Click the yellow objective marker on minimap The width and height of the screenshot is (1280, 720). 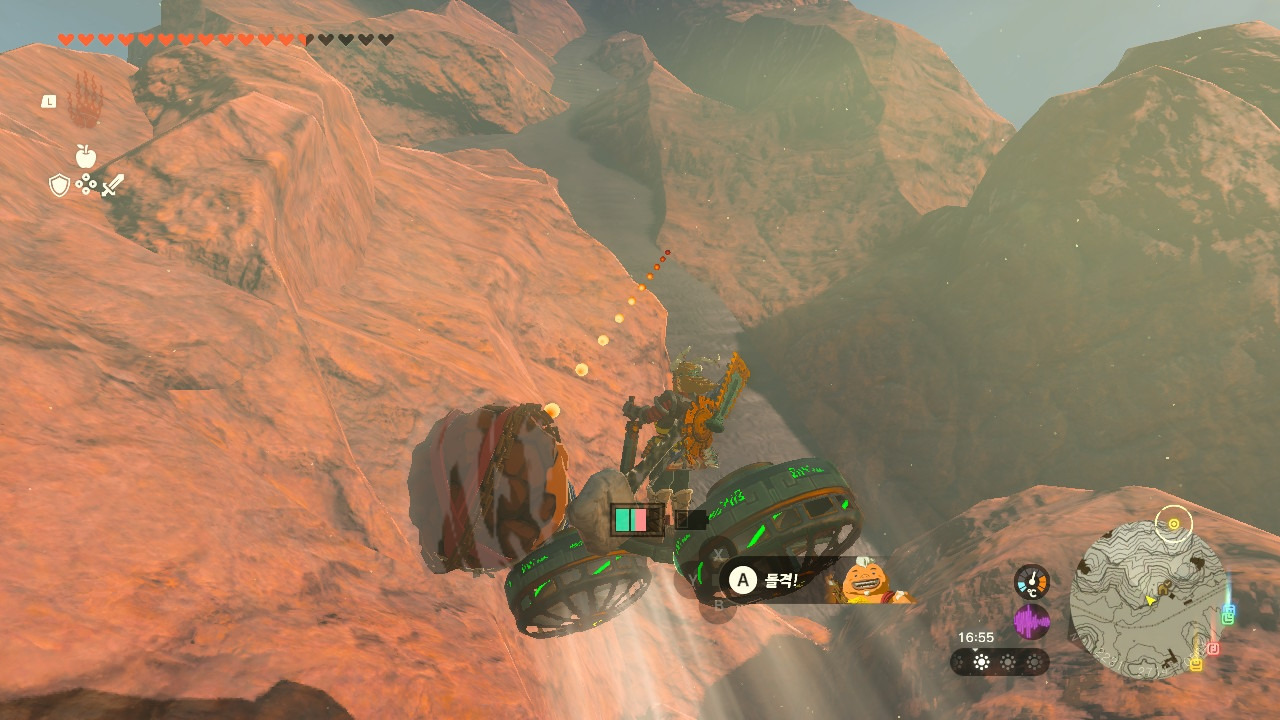click(x=1173, y=522)
